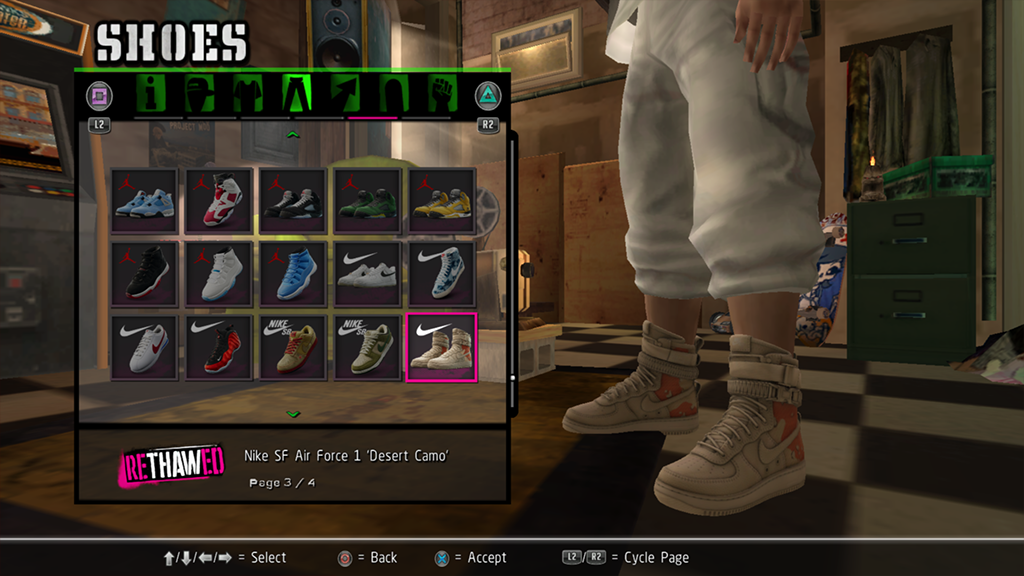The height and width of the screenshot is (576, 1024).
Task: Choose the tan Nike SB Dunk with red laces
Action: click(293, 347)
